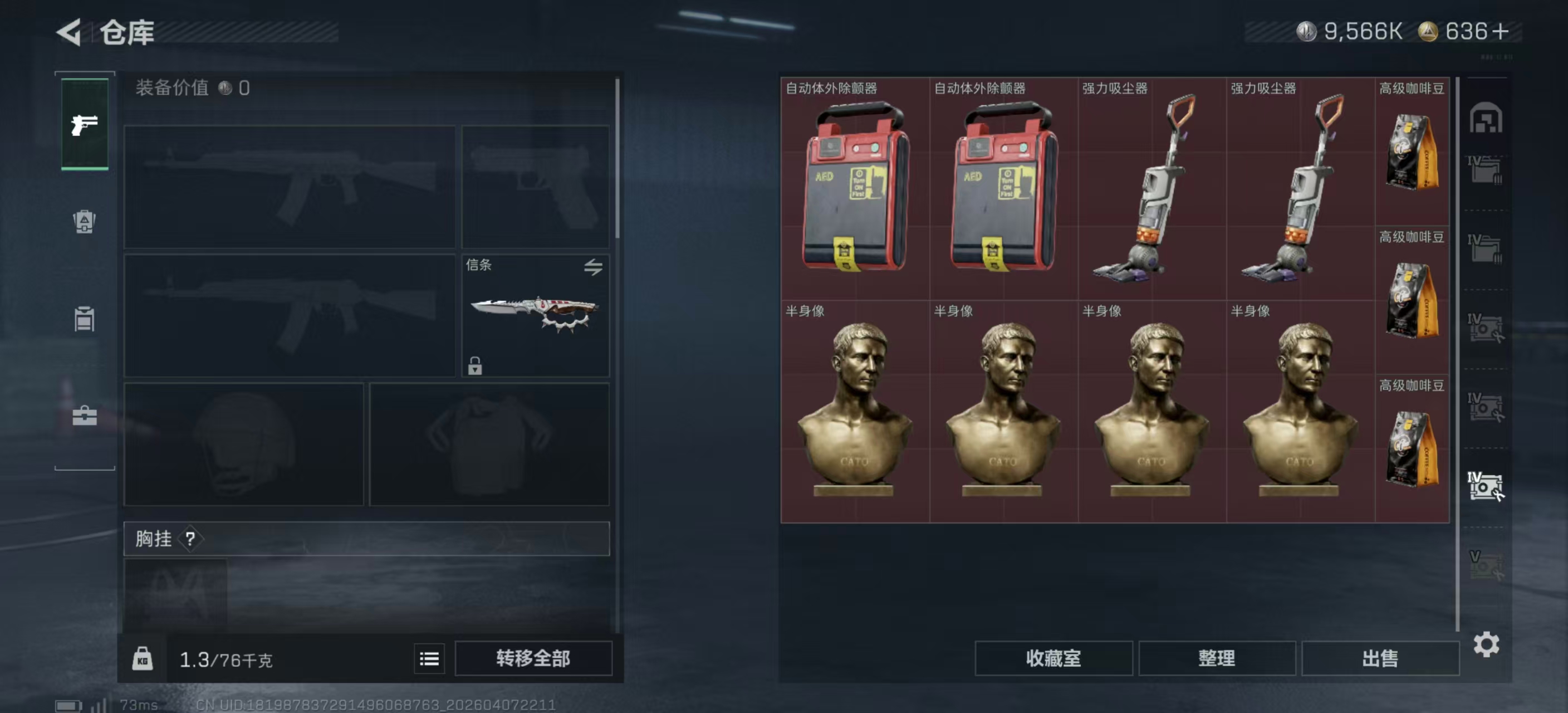Toggle the swap arrows on the 信条 melee slot
The image size is (1568, 713).
pyautogui.click(x=594, y=268)
